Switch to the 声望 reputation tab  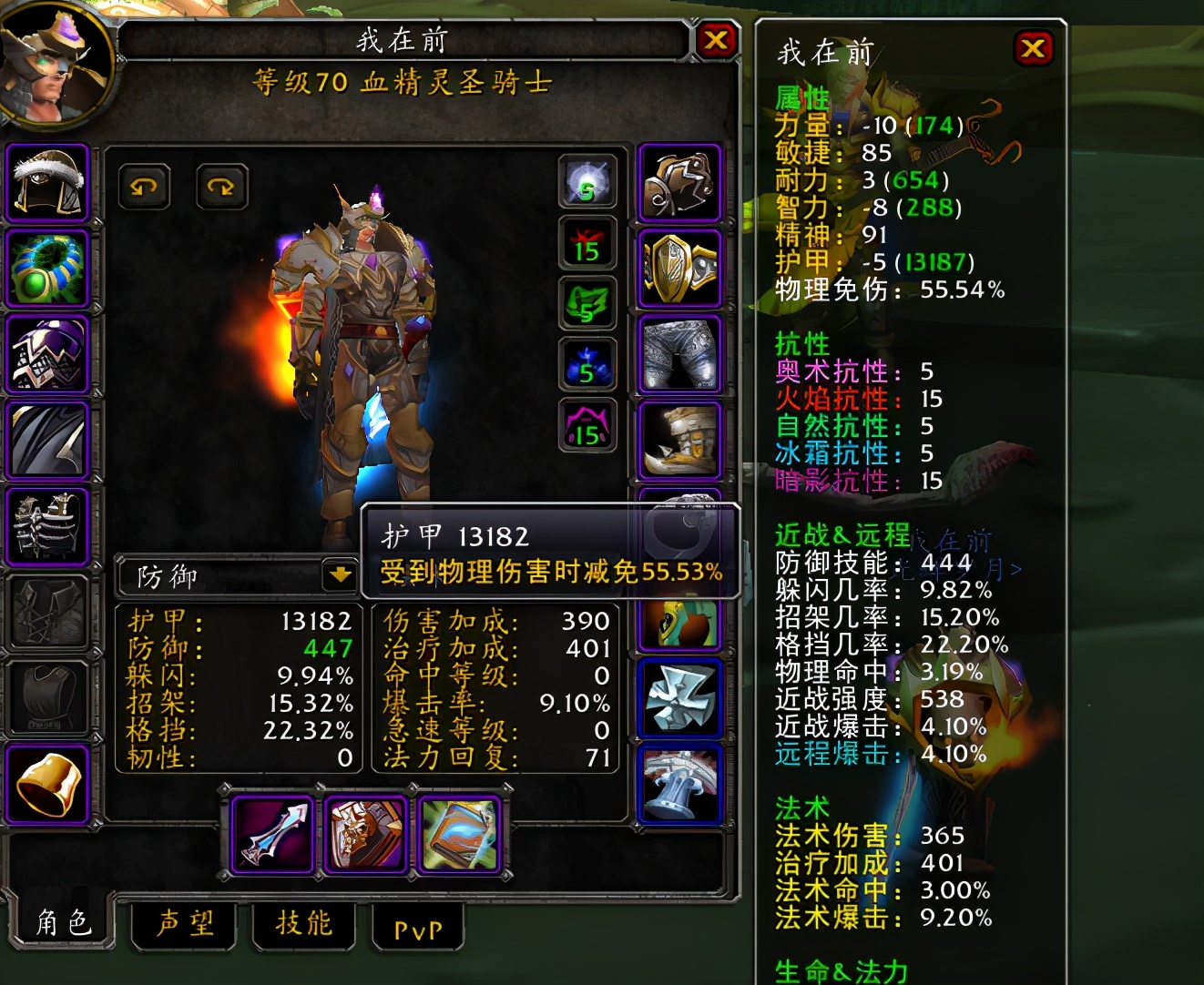[x=185, y=924]
